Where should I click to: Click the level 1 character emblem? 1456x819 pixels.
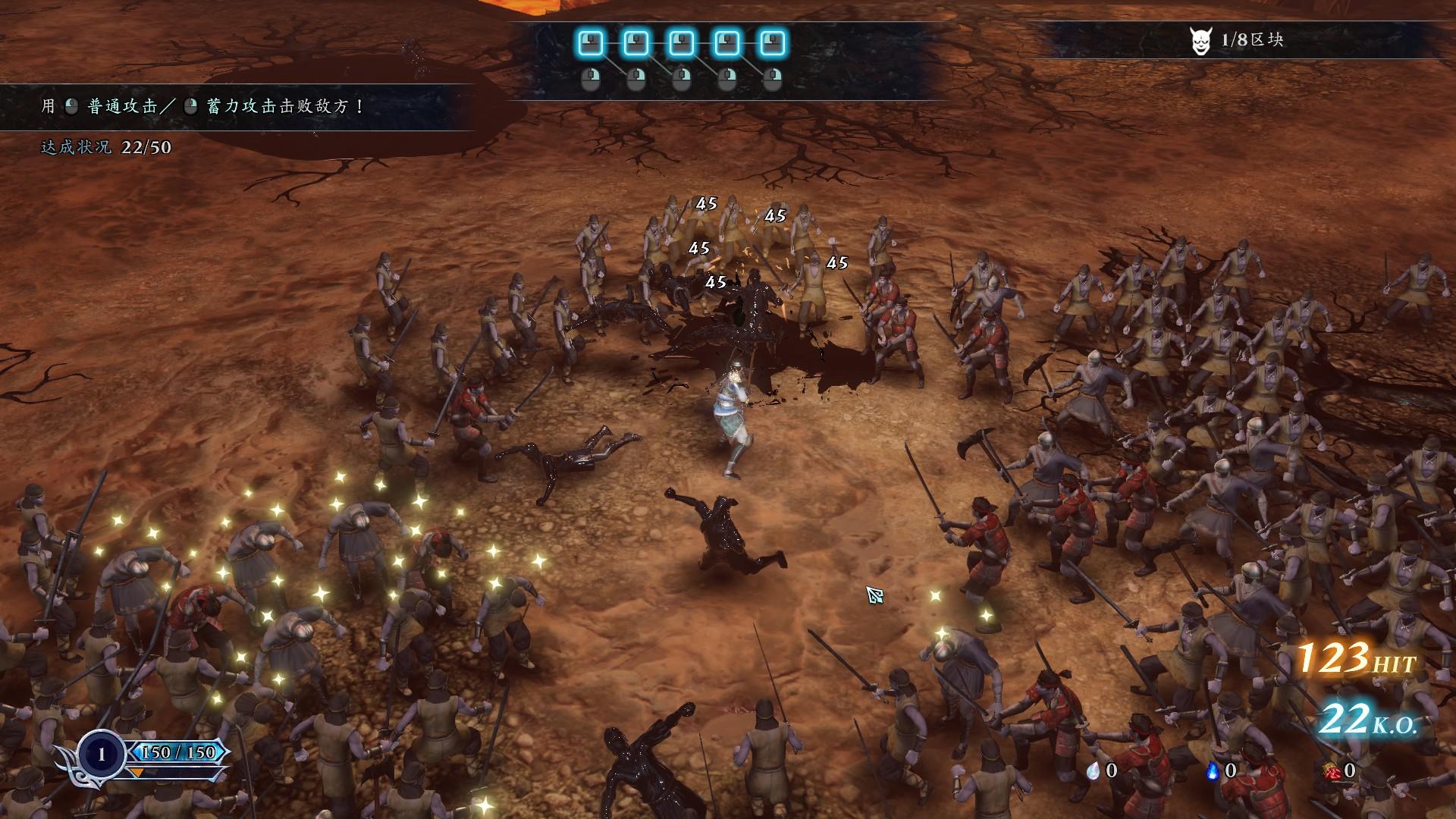coord(101,754)
